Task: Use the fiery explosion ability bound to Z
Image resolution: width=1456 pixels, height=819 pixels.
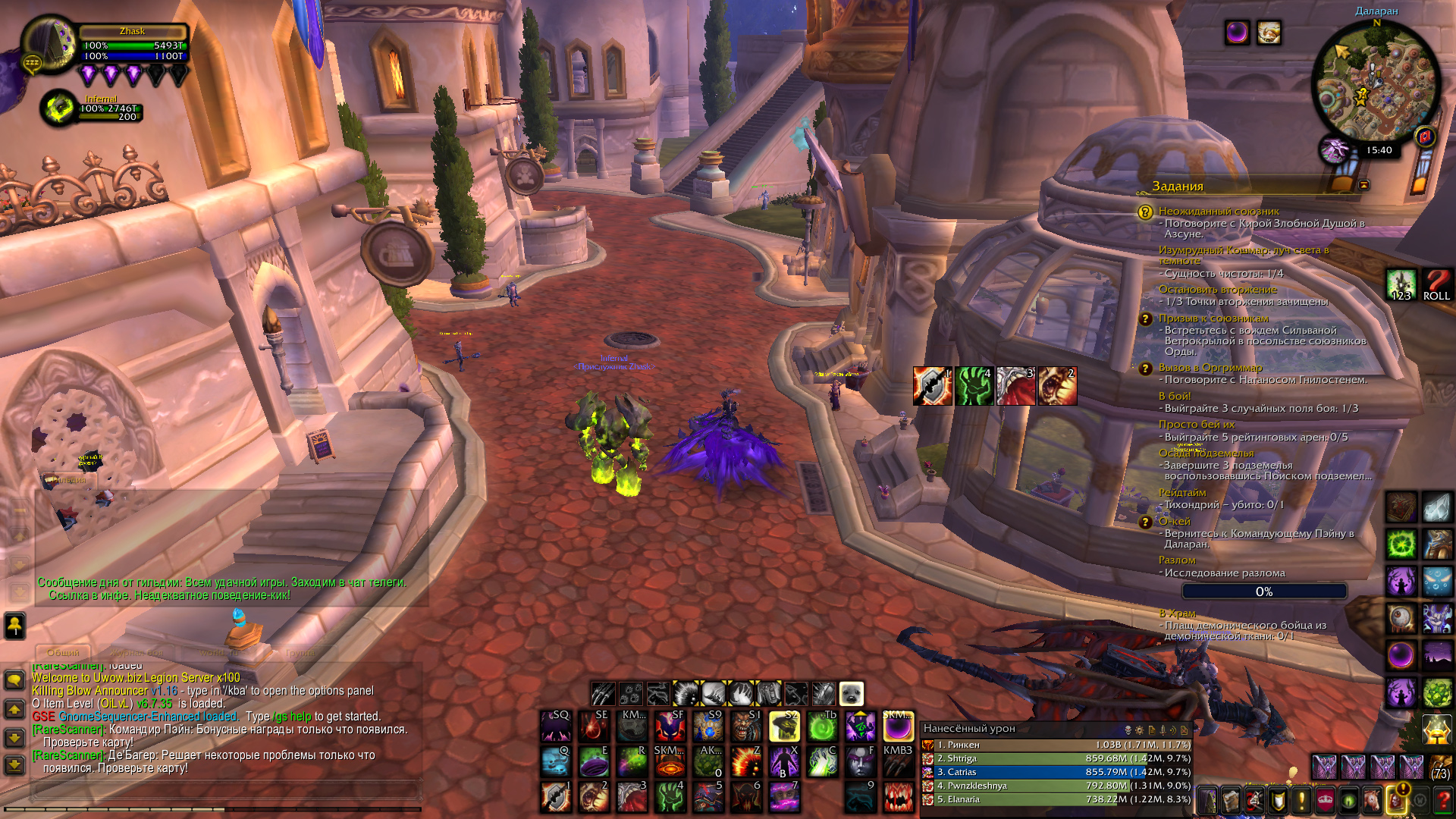Action: (x=746, y=761)
